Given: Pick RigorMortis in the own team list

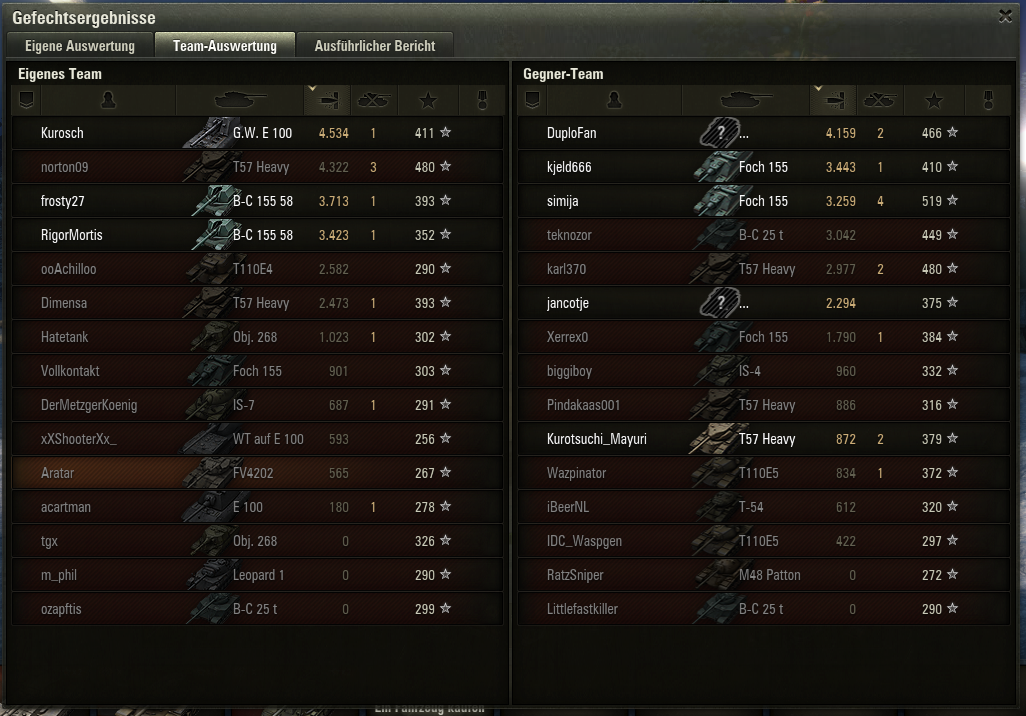Looking at the screenshot, I should [71, 235].
